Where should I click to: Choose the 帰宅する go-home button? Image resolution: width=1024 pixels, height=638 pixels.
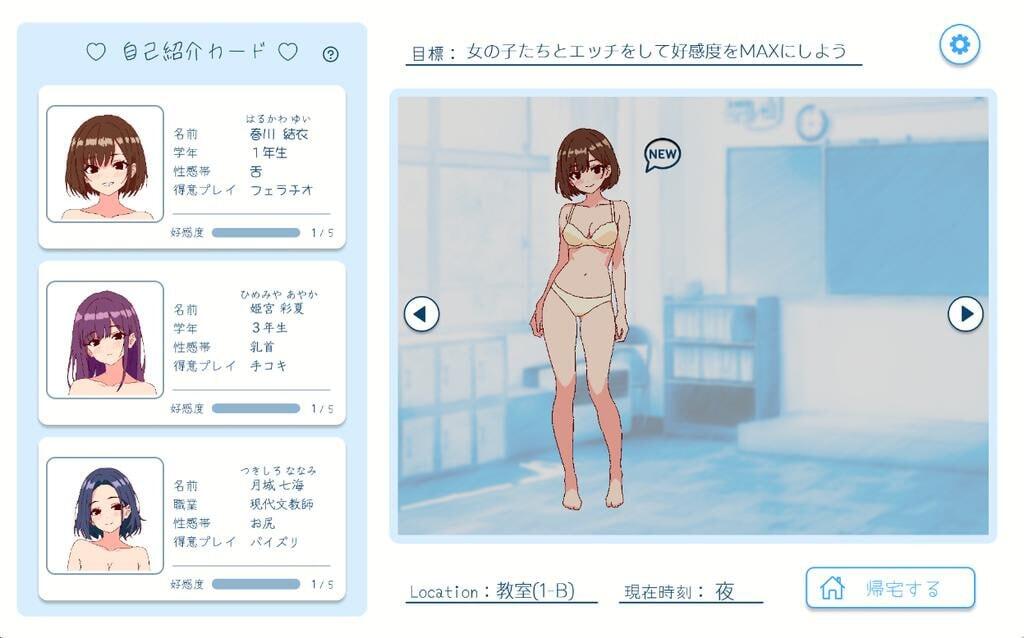(890, 588)
